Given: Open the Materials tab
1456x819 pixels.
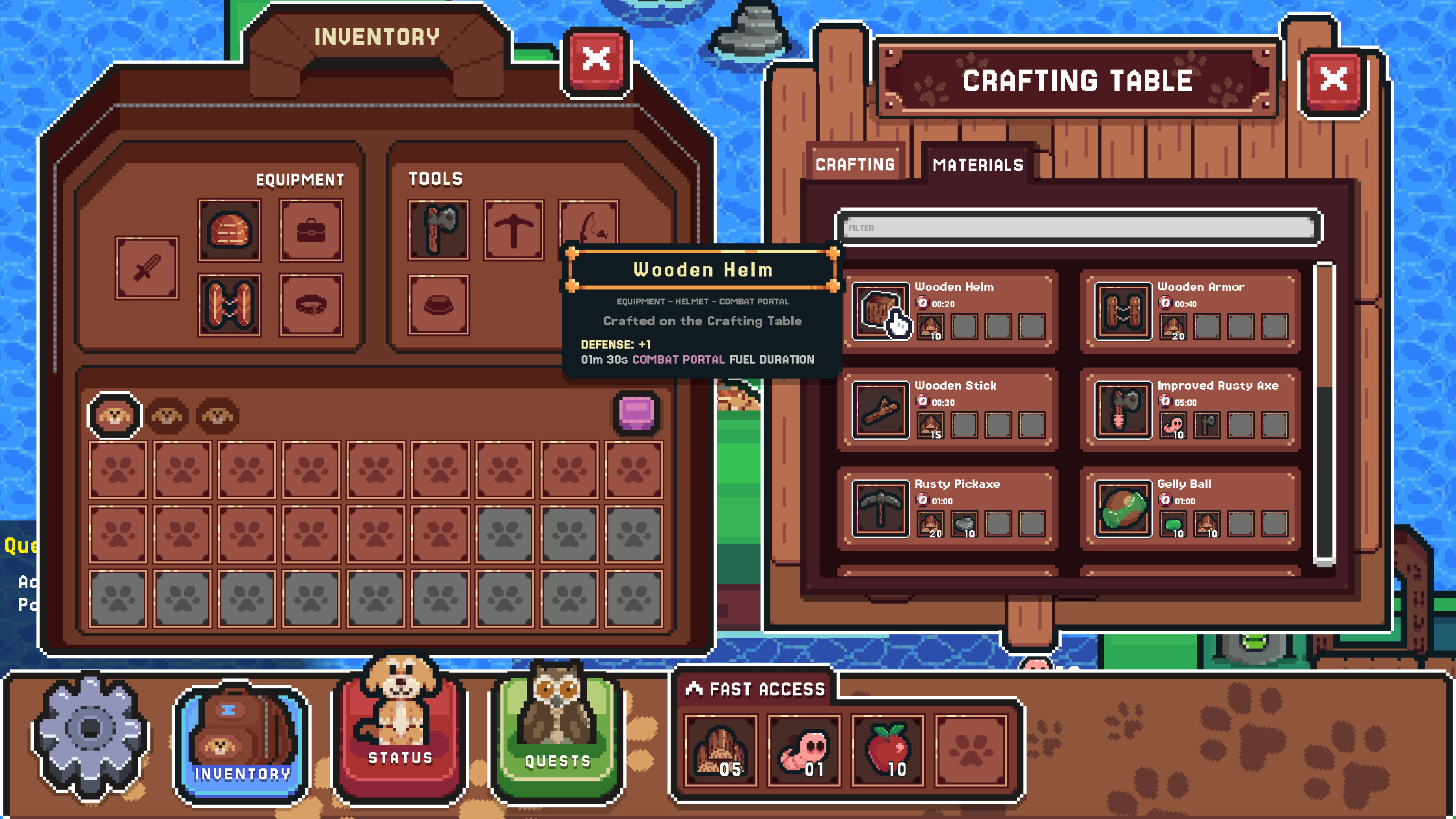Looking at the screenshot, I should tap(977, 165).
